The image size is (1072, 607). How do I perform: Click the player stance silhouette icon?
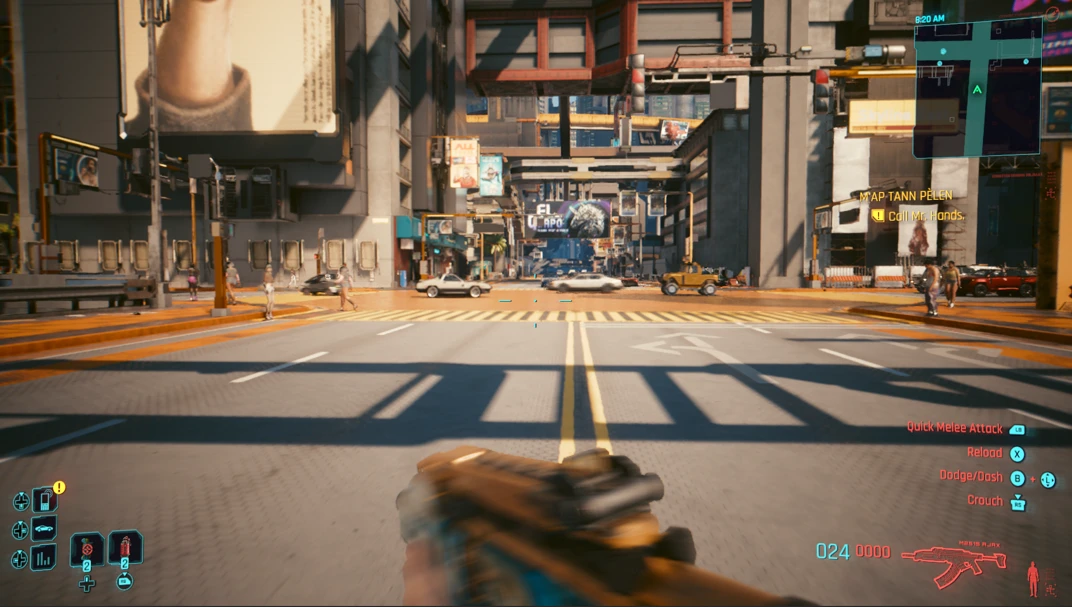pos(1034,577)
